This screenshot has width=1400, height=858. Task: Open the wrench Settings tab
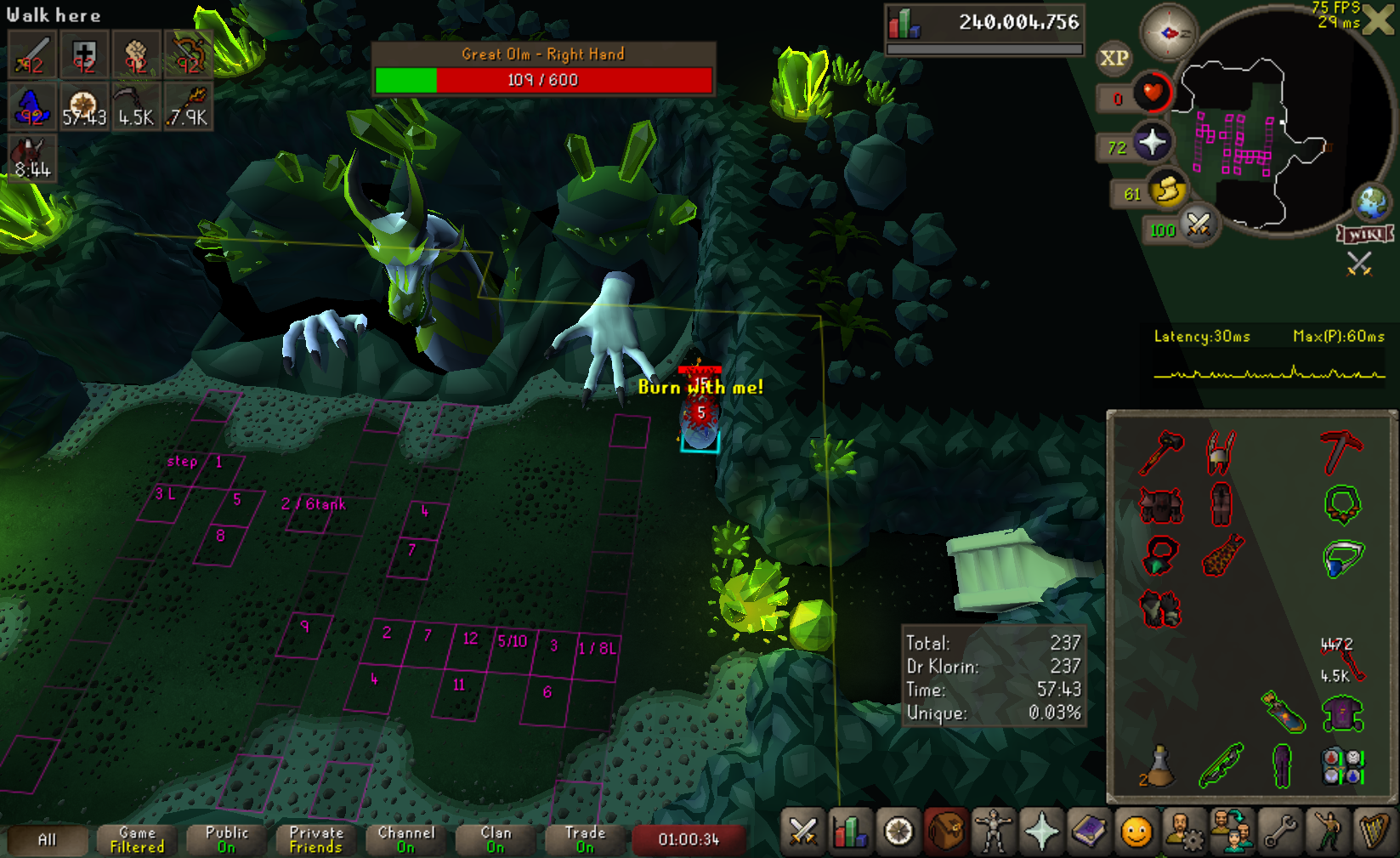point(1280,832)
